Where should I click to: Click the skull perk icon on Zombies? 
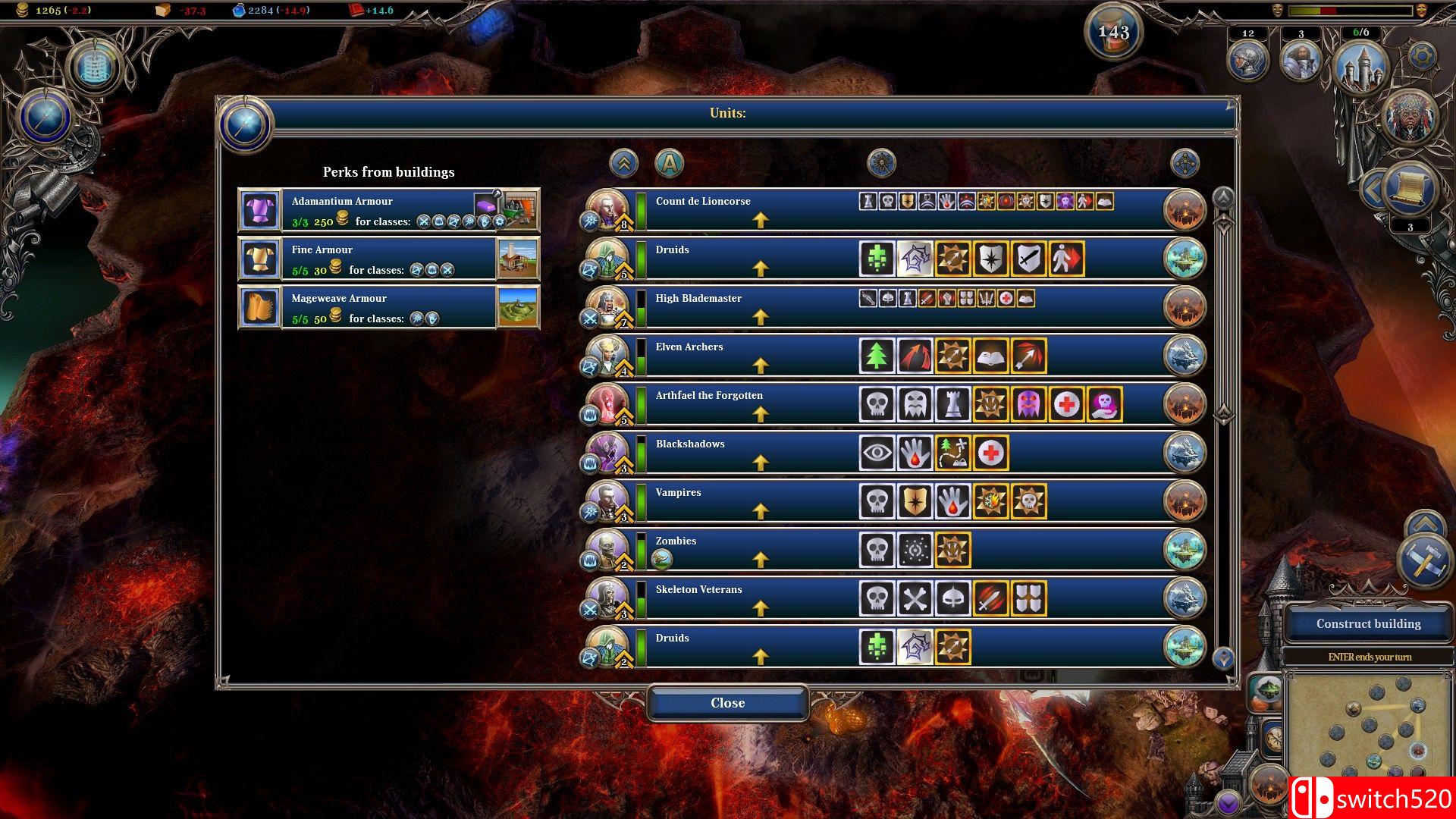coord(877,550)
